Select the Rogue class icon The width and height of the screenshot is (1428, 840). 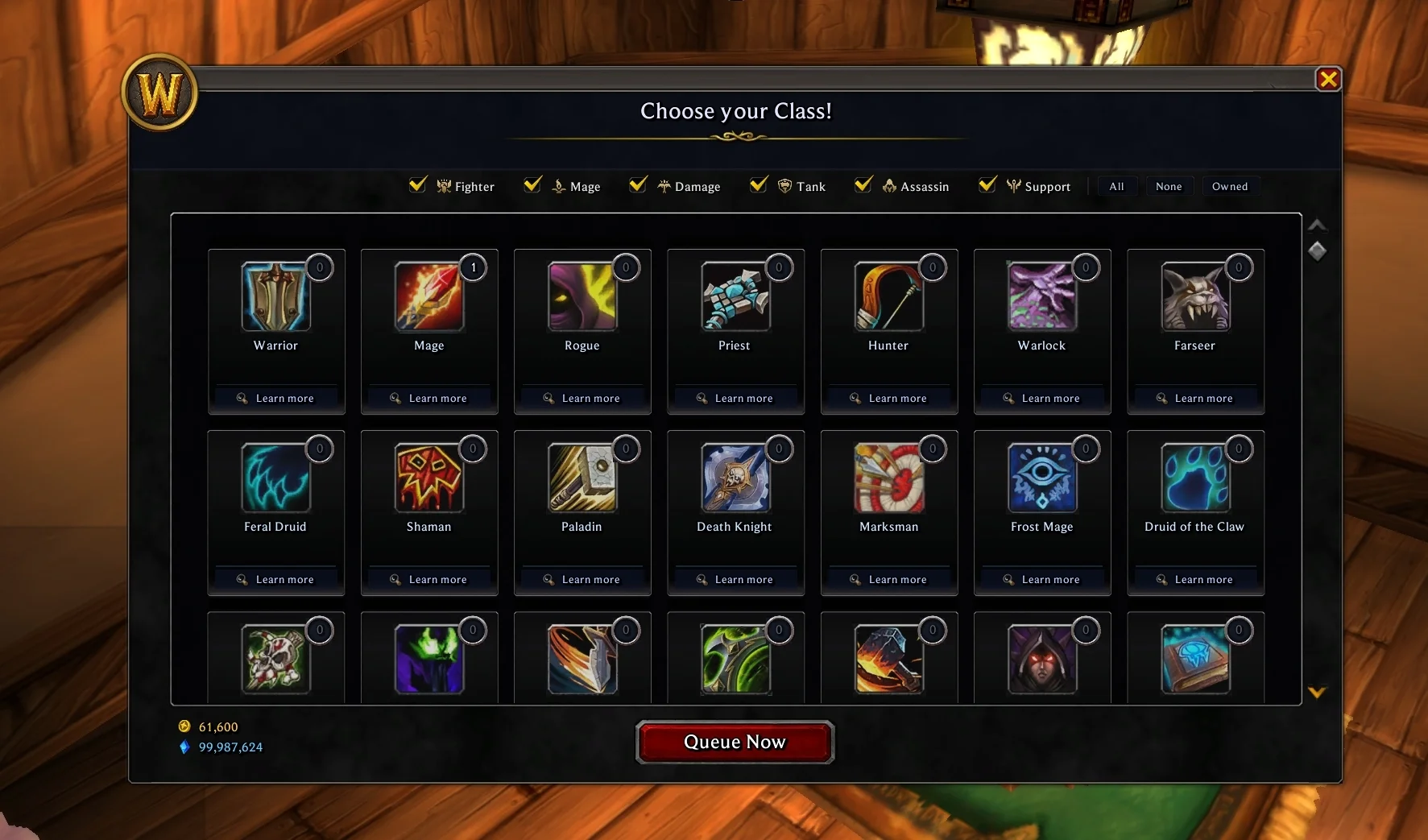click(x=582, y=296)
